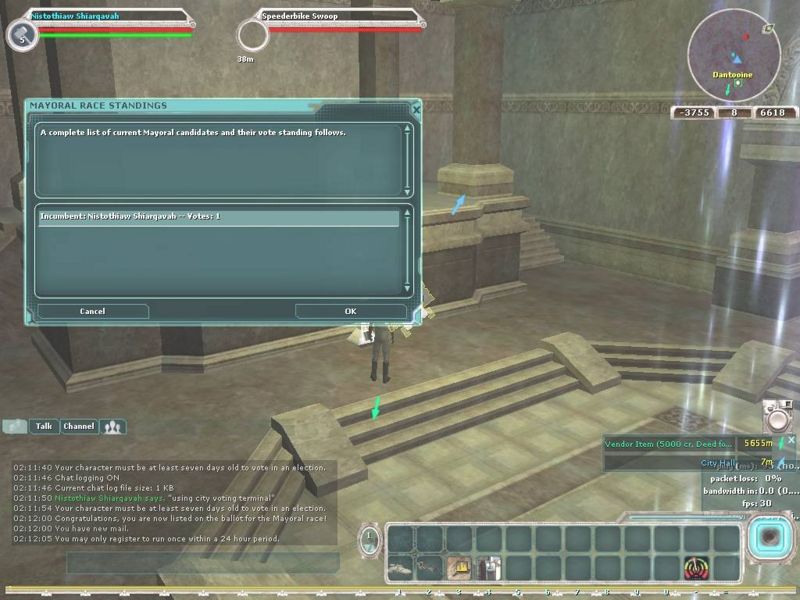This screenshot has width=800, height=600.
Task: Close the Mayoral Race Standings window
Action: click(416, 107)
